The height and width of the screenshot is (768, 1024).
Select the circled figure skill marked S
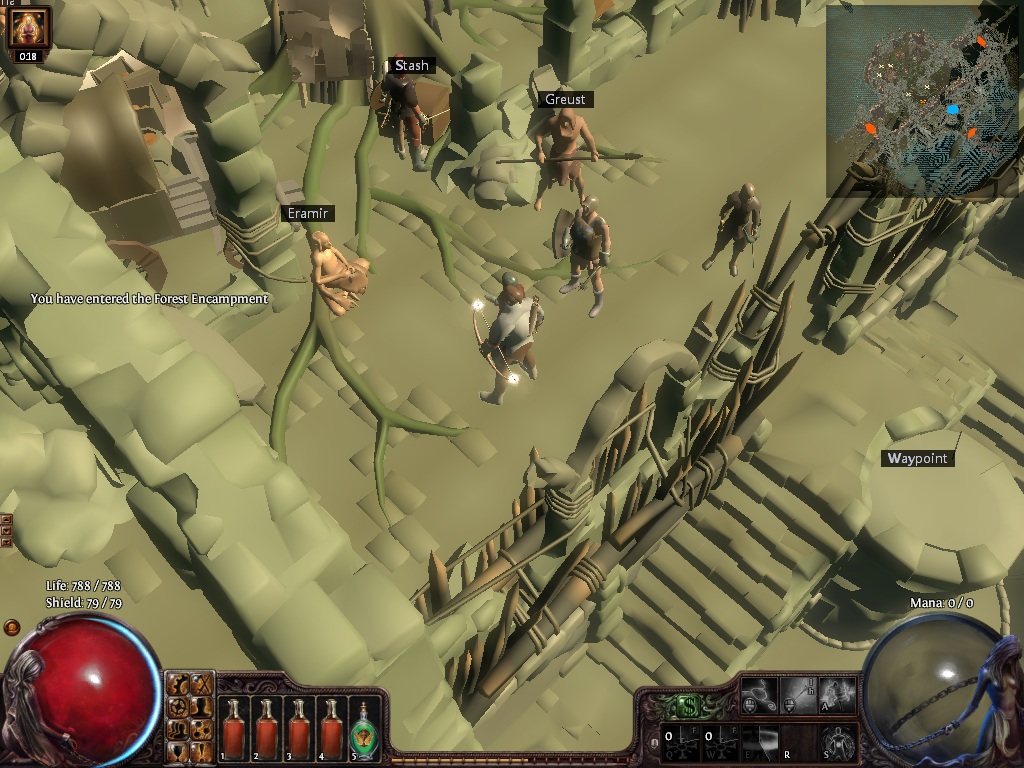pyautogui.click(x=838, y=741)
